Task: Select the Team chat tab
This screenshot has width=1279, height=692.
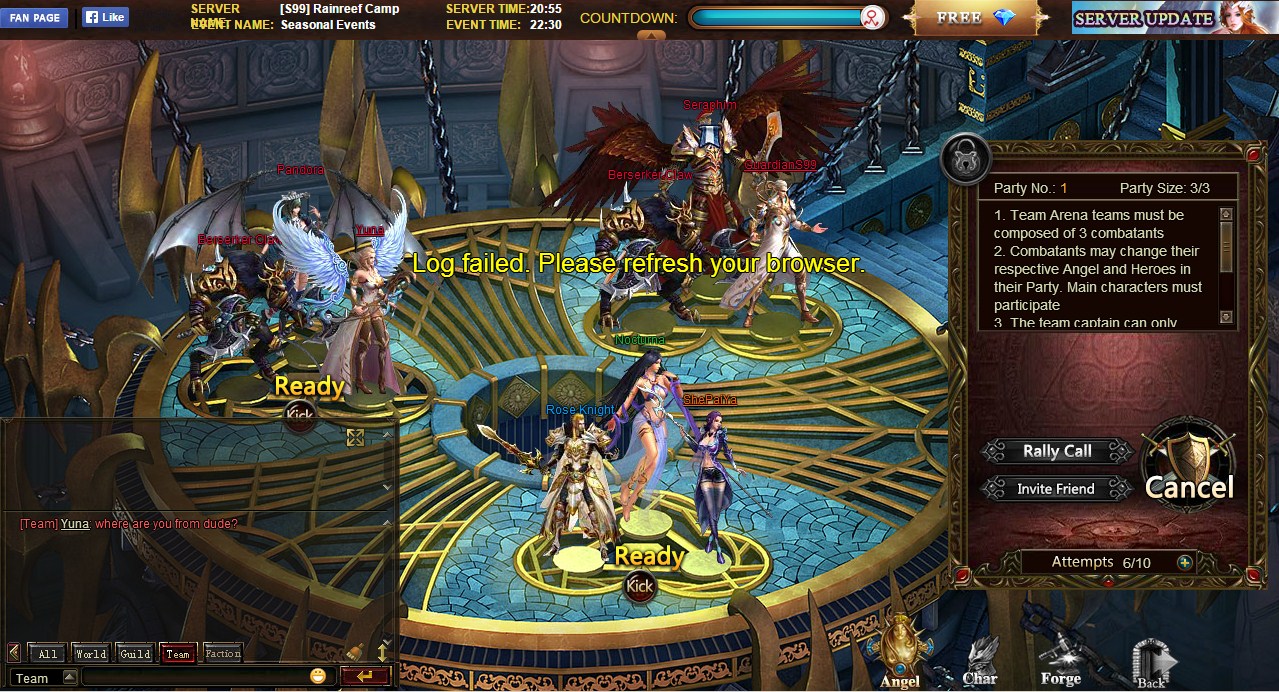Action: 178,654
